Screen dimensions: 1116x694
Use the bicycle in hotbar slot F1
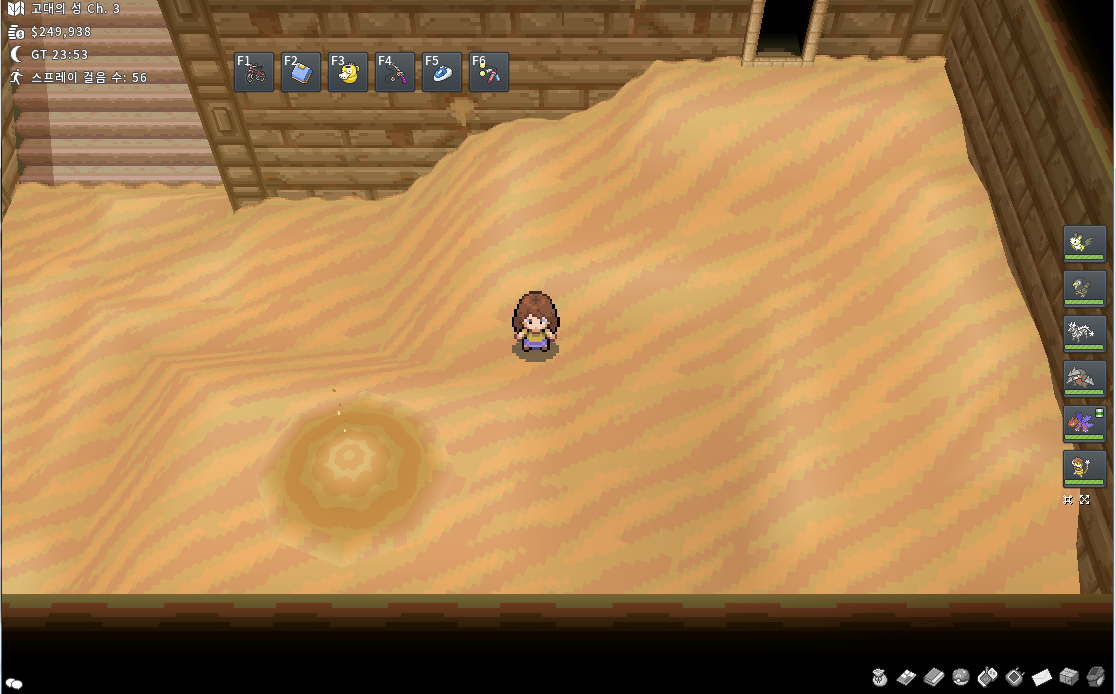click(x=254, y=73)
